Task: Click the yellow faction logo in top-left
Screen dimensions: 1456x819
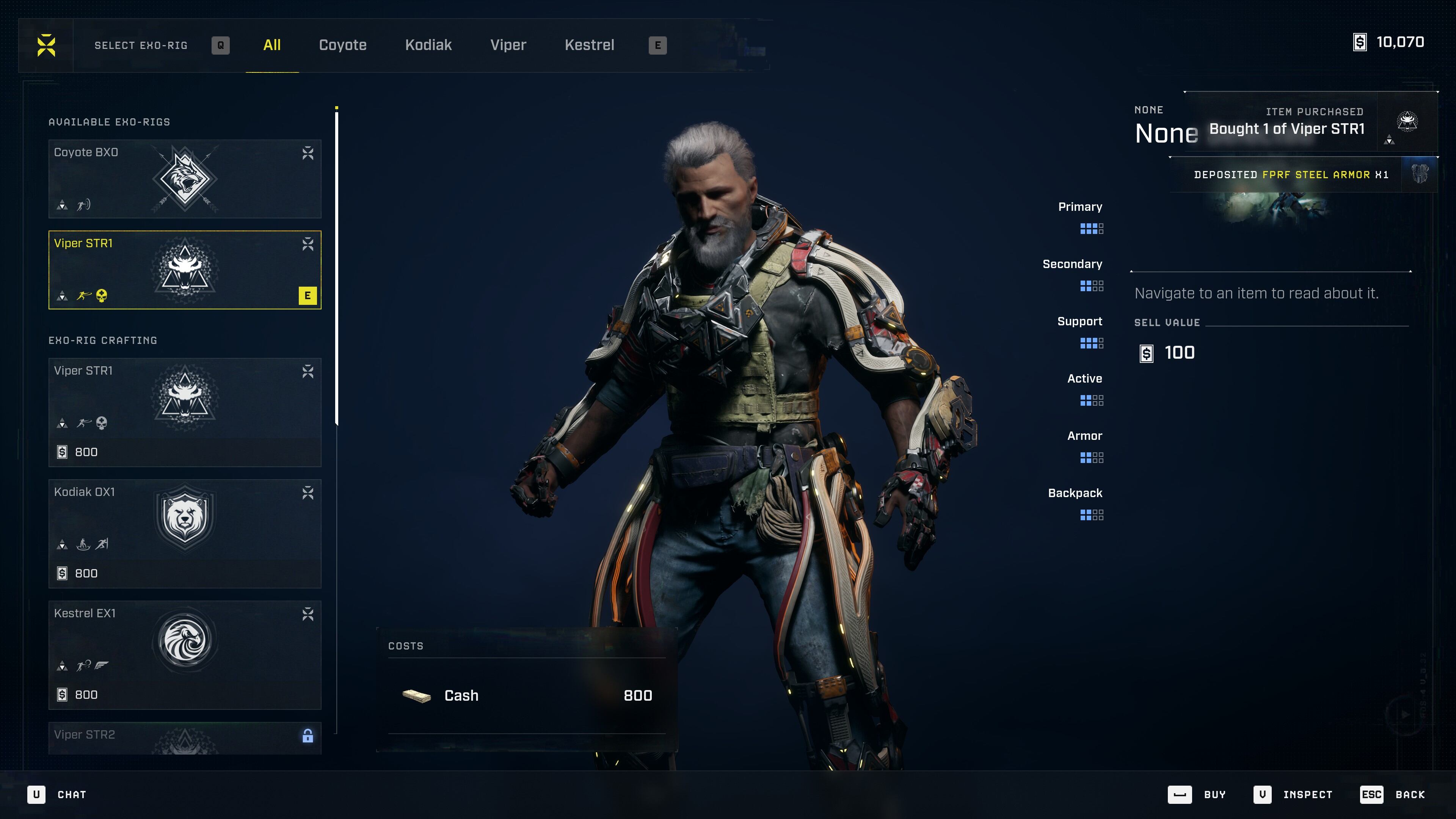Action: [46, 45]
